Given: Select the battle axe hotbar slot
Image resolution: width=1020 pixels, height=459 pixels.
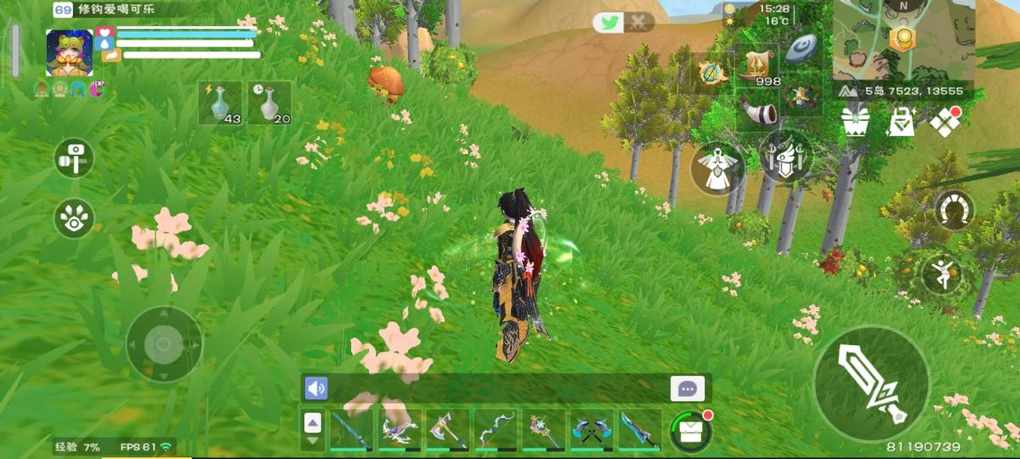Looking at the screenshot, I should tap(447, 430).
